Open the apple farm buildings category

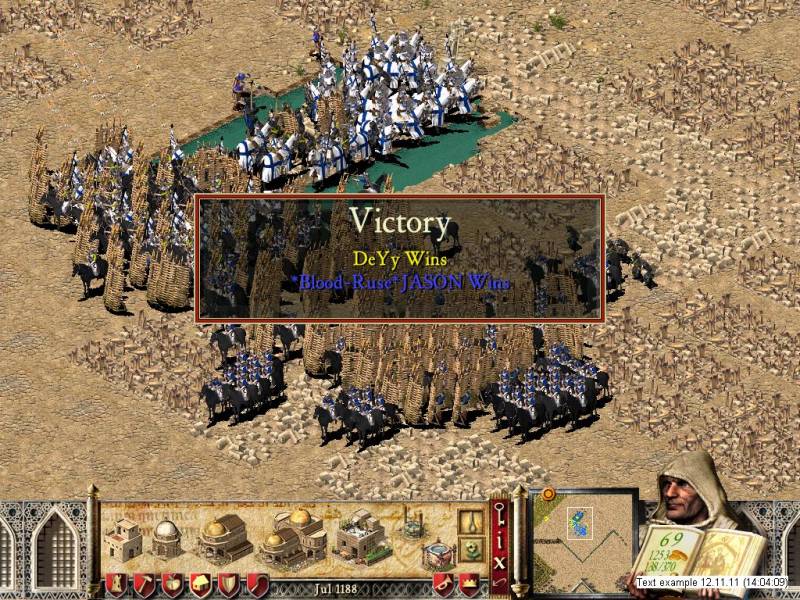172,584
